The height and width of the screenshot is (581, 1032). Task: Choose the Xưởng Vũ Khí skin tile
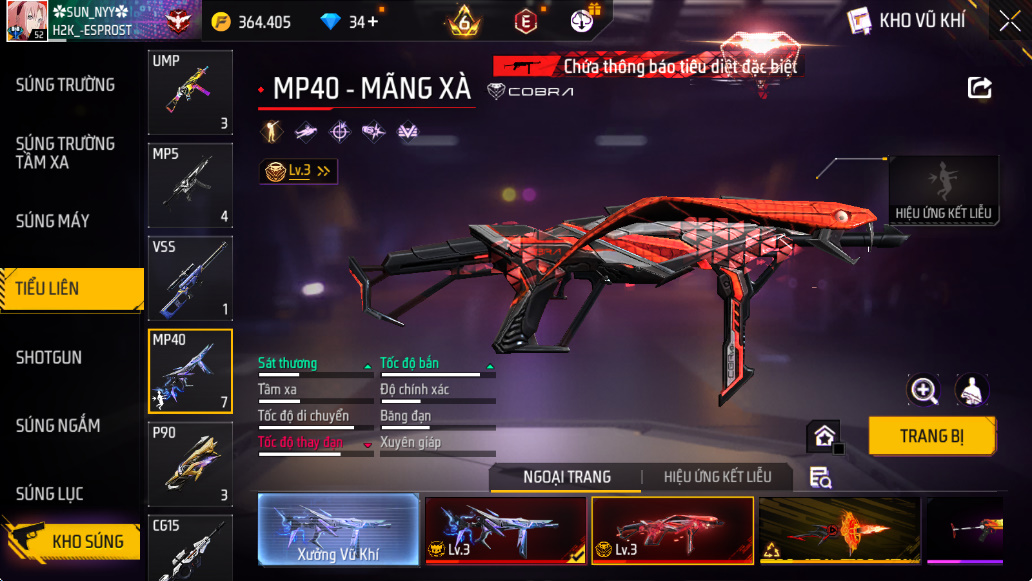338,529
